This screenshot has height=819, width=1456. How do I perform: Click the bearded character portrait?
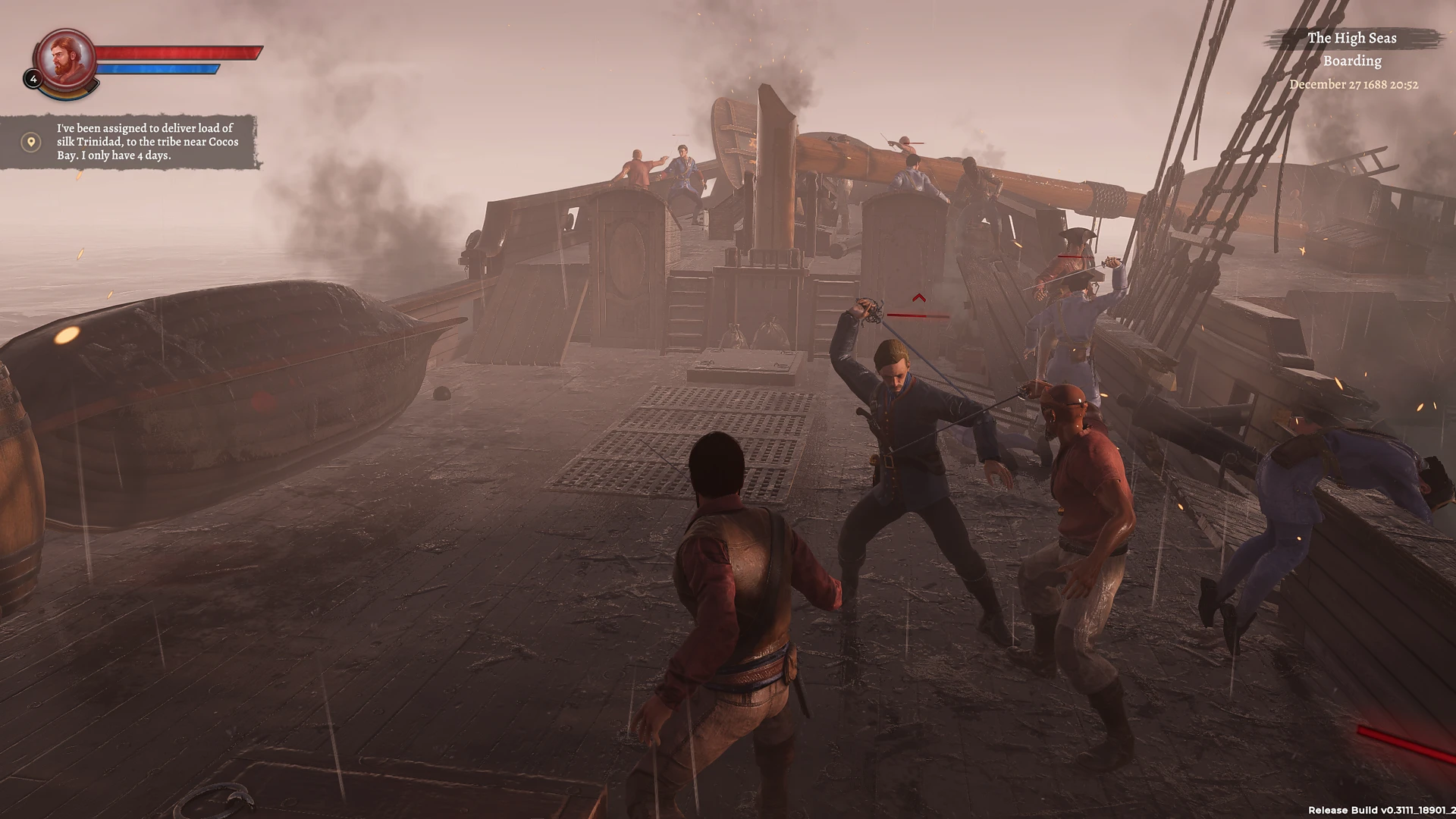66,58
